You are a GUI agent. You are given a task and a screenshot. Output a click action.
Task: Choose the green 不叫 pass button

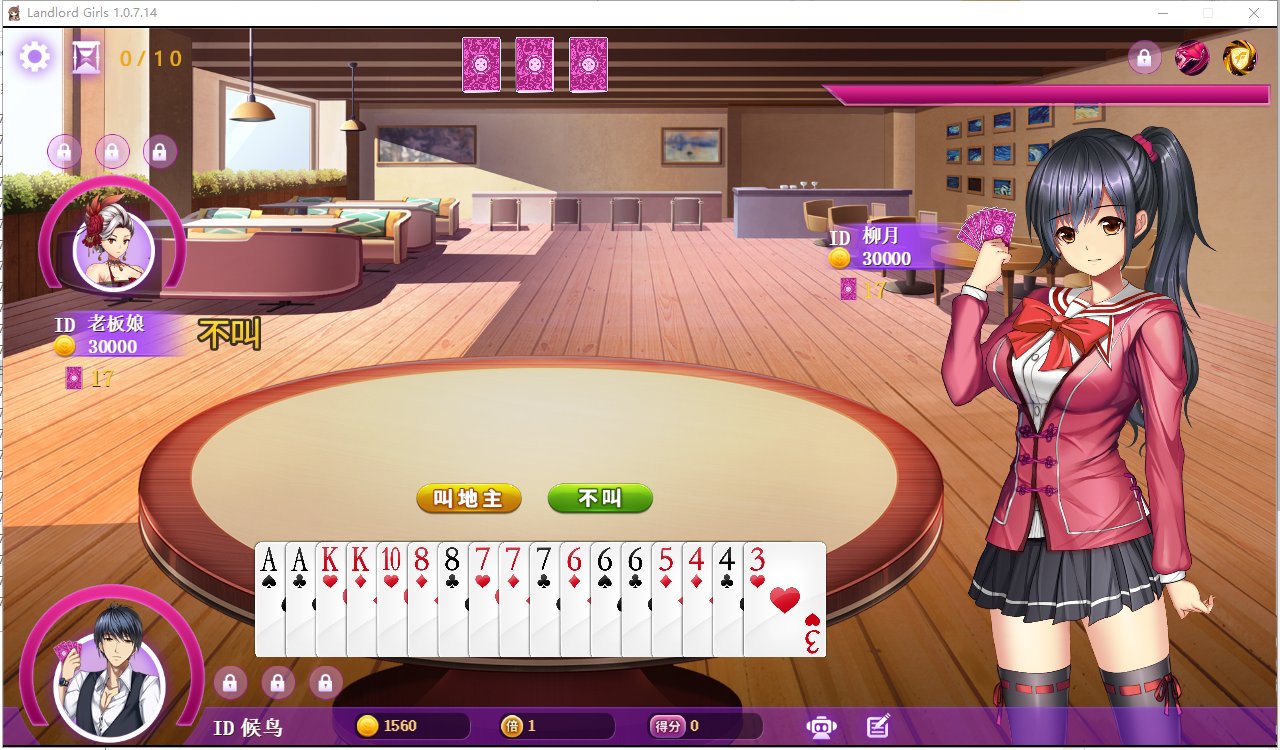pyautogui.click(x=600, y=498)
